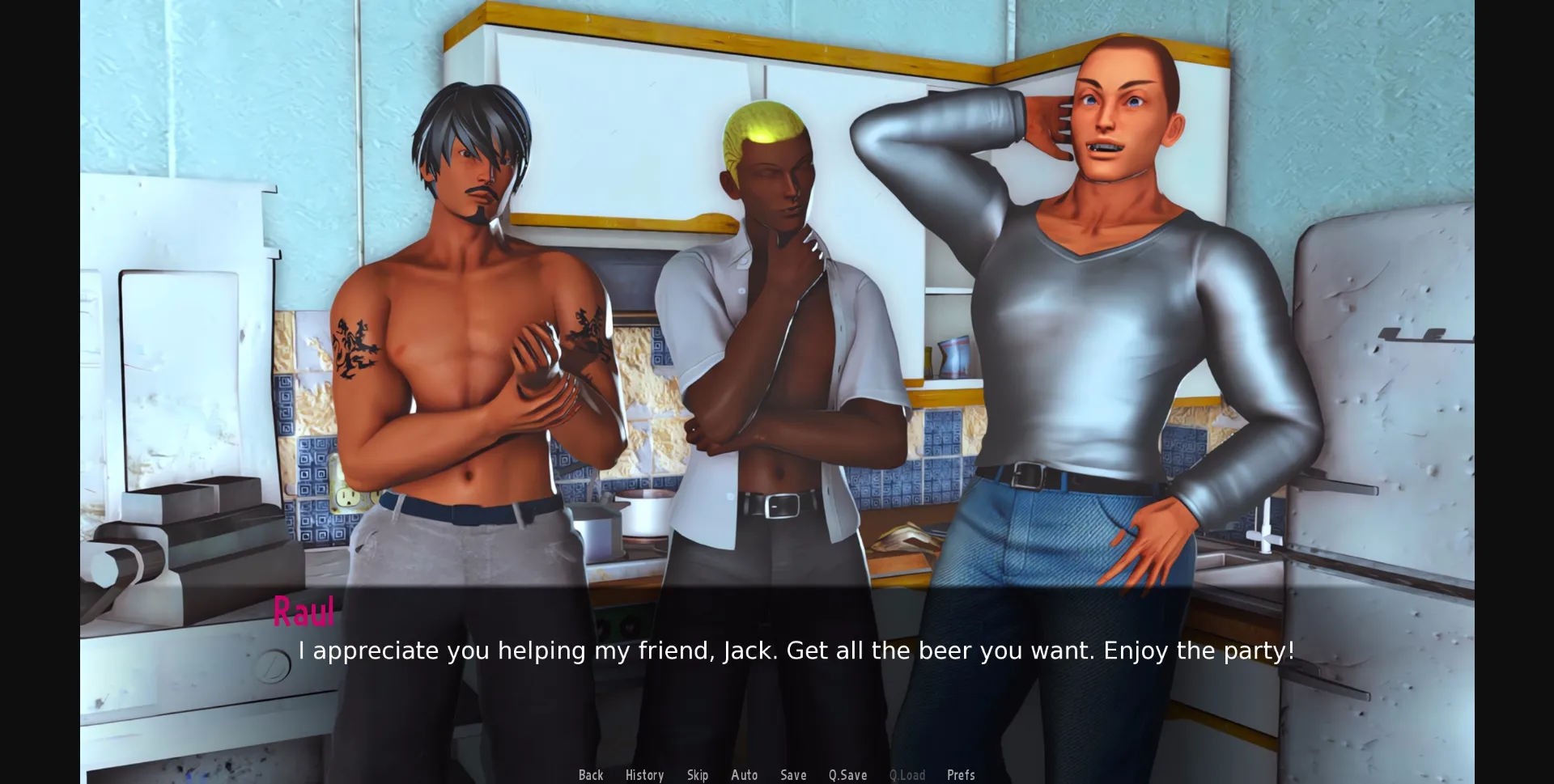Click Skip to fast-forward seen text
The width and height of the screenshot is (1554, 784).
point(698,774)
